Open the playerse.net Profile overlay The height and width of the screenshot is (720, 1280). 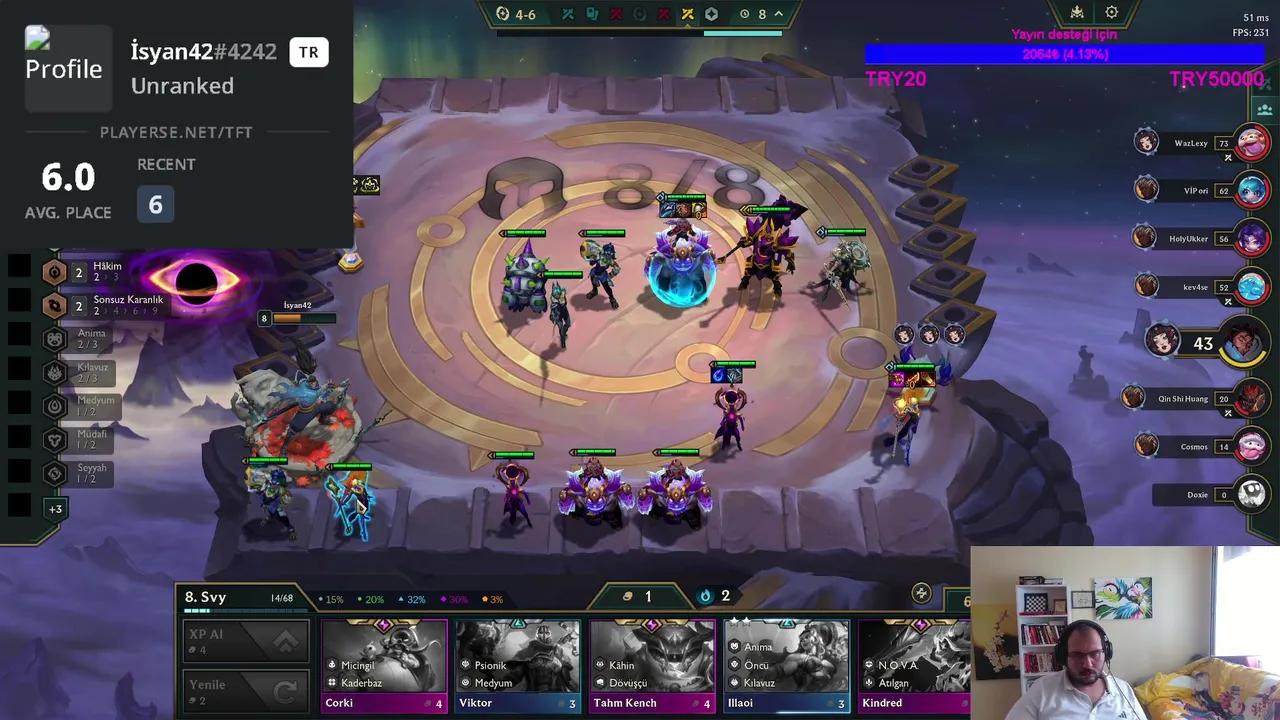pyautogui.click(x=63, y=68)
